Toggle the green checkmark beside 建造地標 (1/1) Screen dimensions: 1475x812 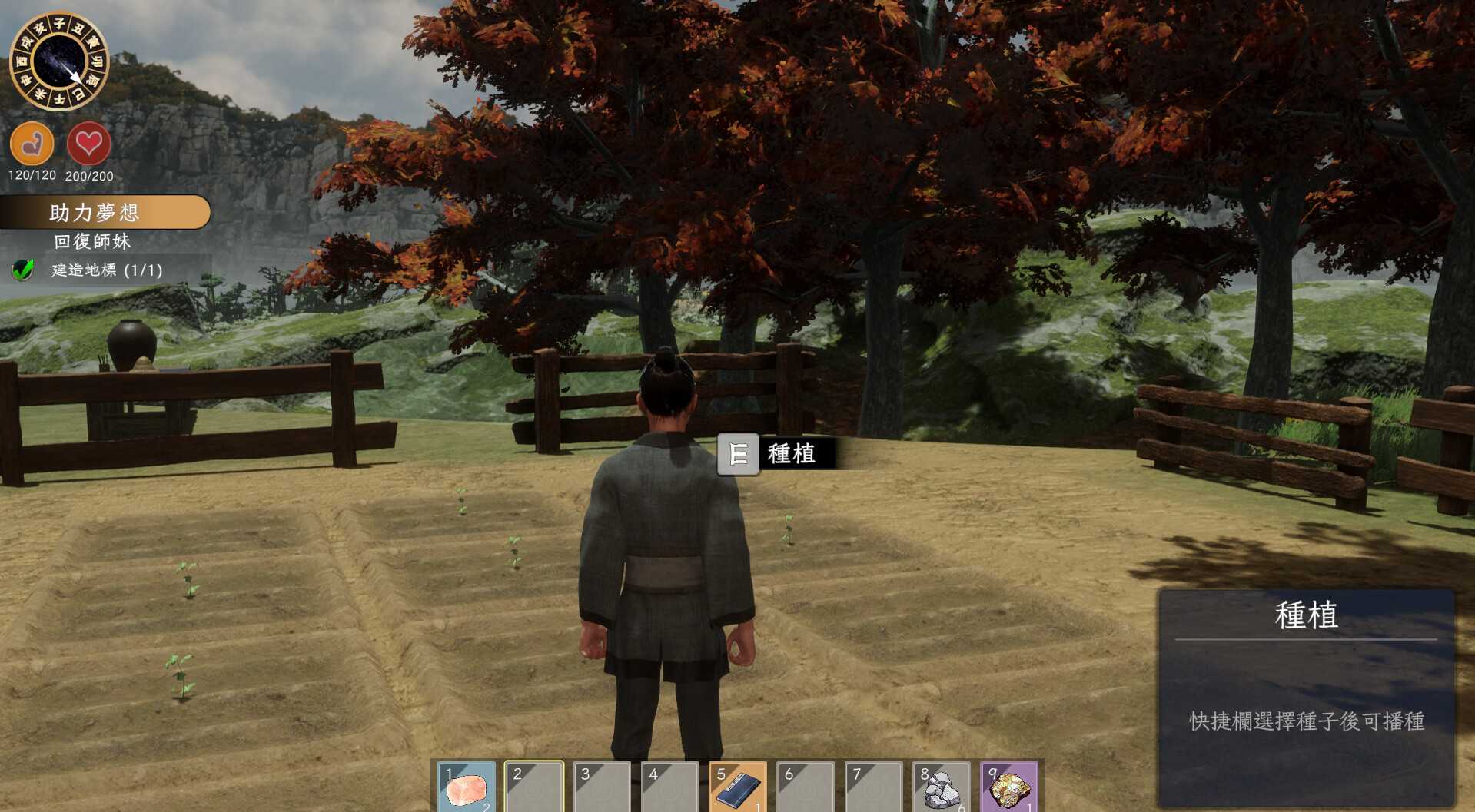[x=23, y=270]
